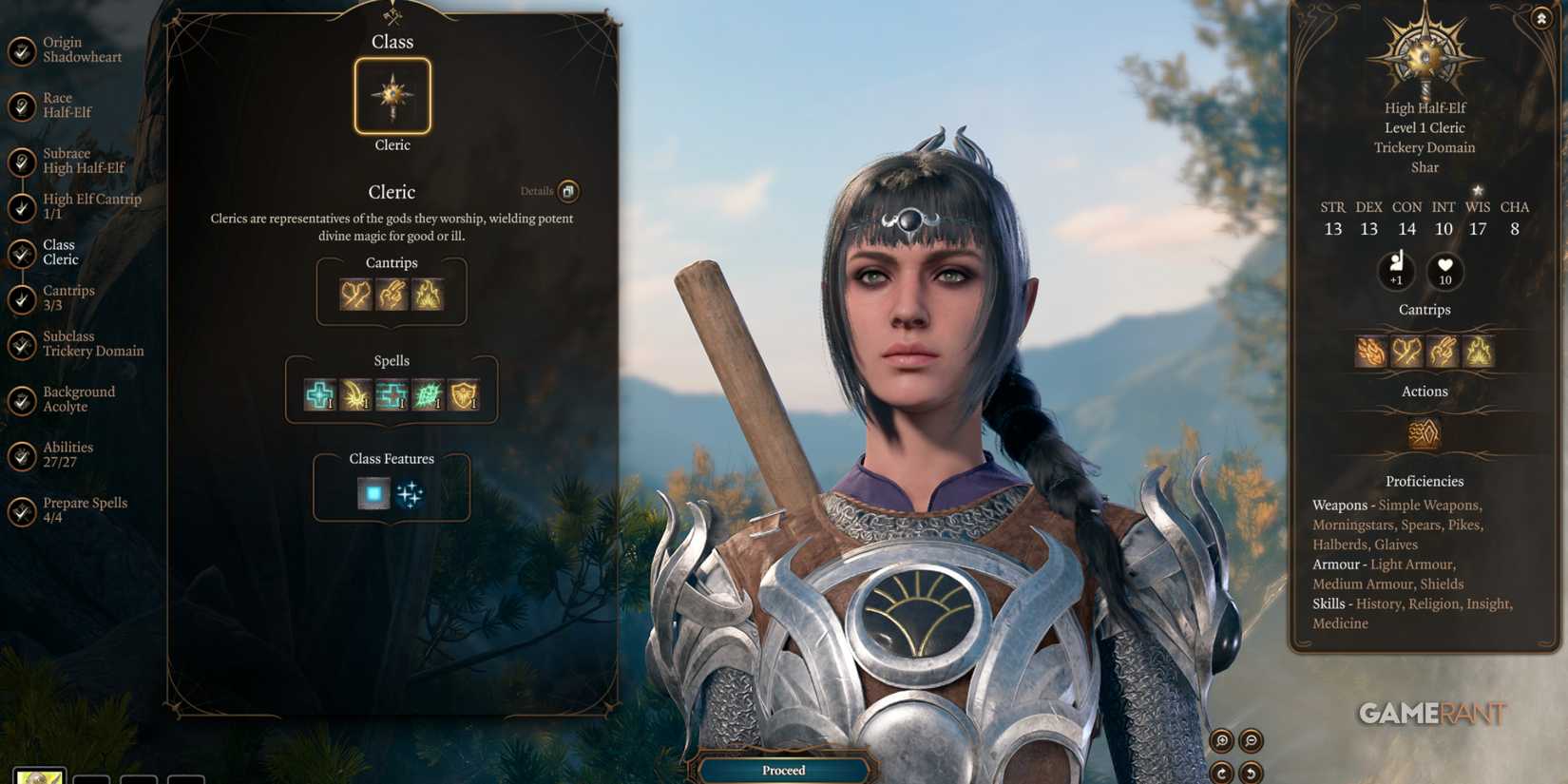
Task: Click the Proceed button
Action: coord(782,770)
